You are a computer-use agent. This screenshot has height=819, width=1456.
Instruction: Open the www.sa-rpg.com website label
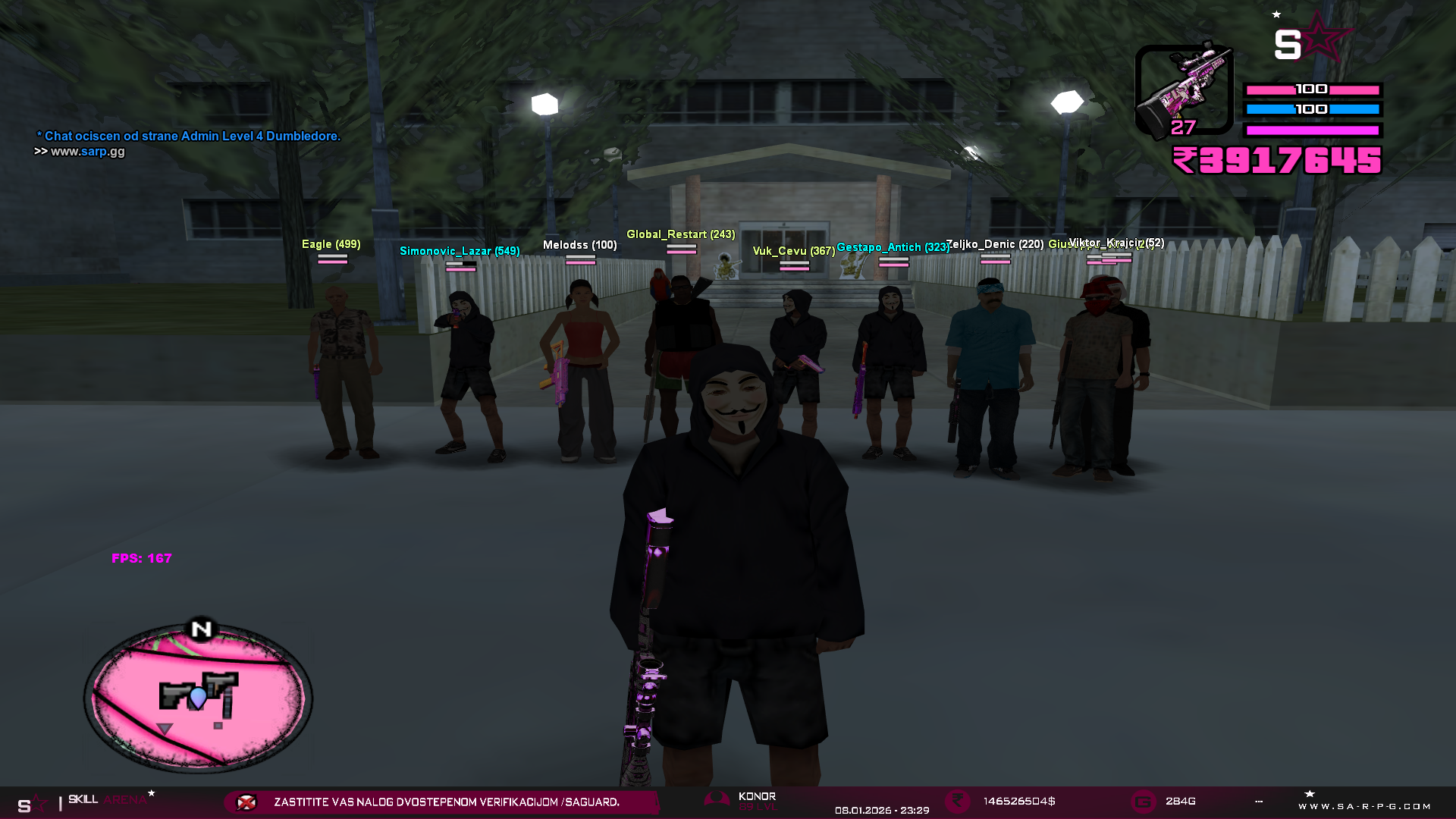pyautogui.click(x=1364, y=806)
